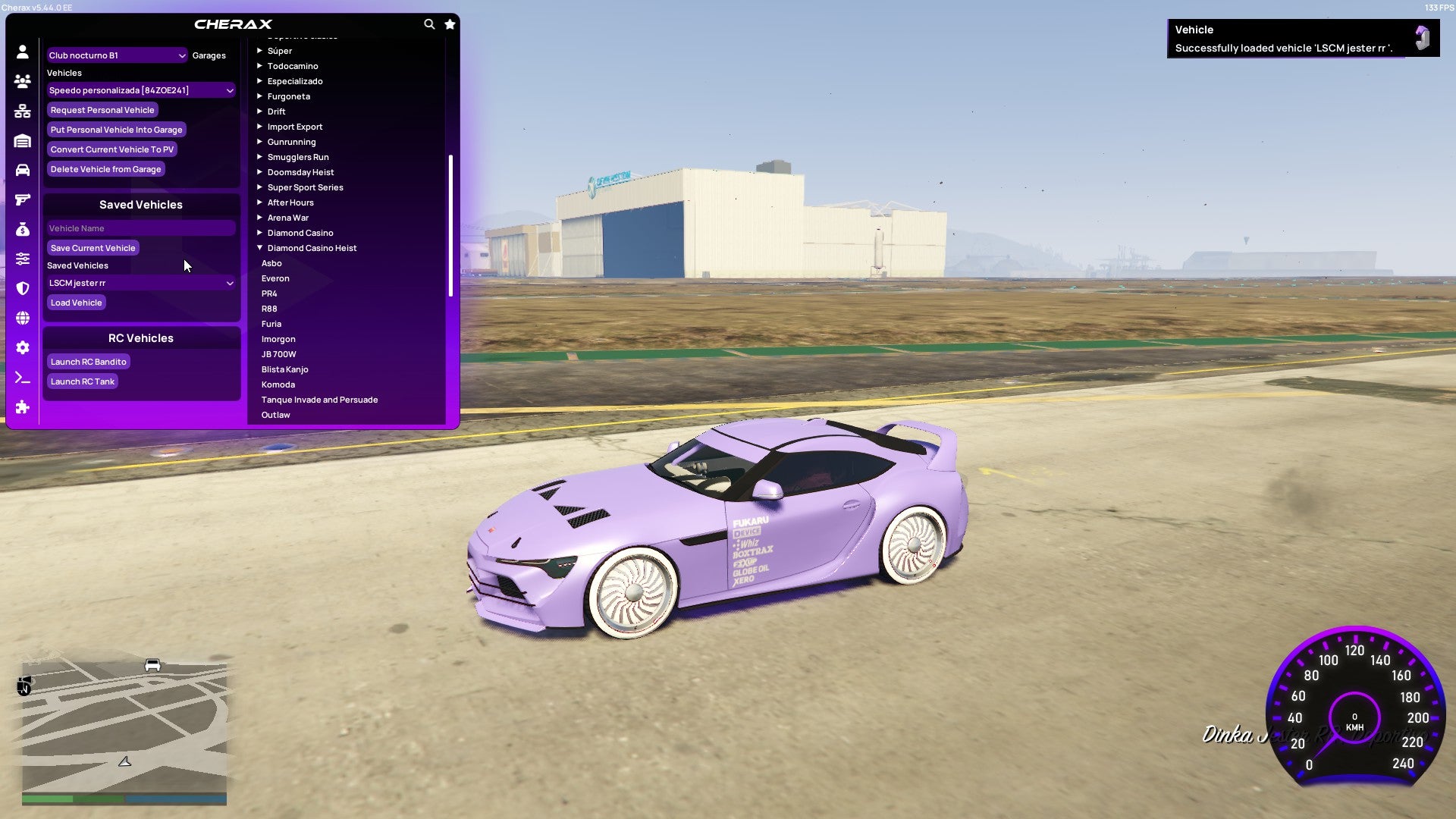Open the search magnifier in title bar
Image resolution: width=1456 pixels, height=819 pixels.
pos(429,24)
